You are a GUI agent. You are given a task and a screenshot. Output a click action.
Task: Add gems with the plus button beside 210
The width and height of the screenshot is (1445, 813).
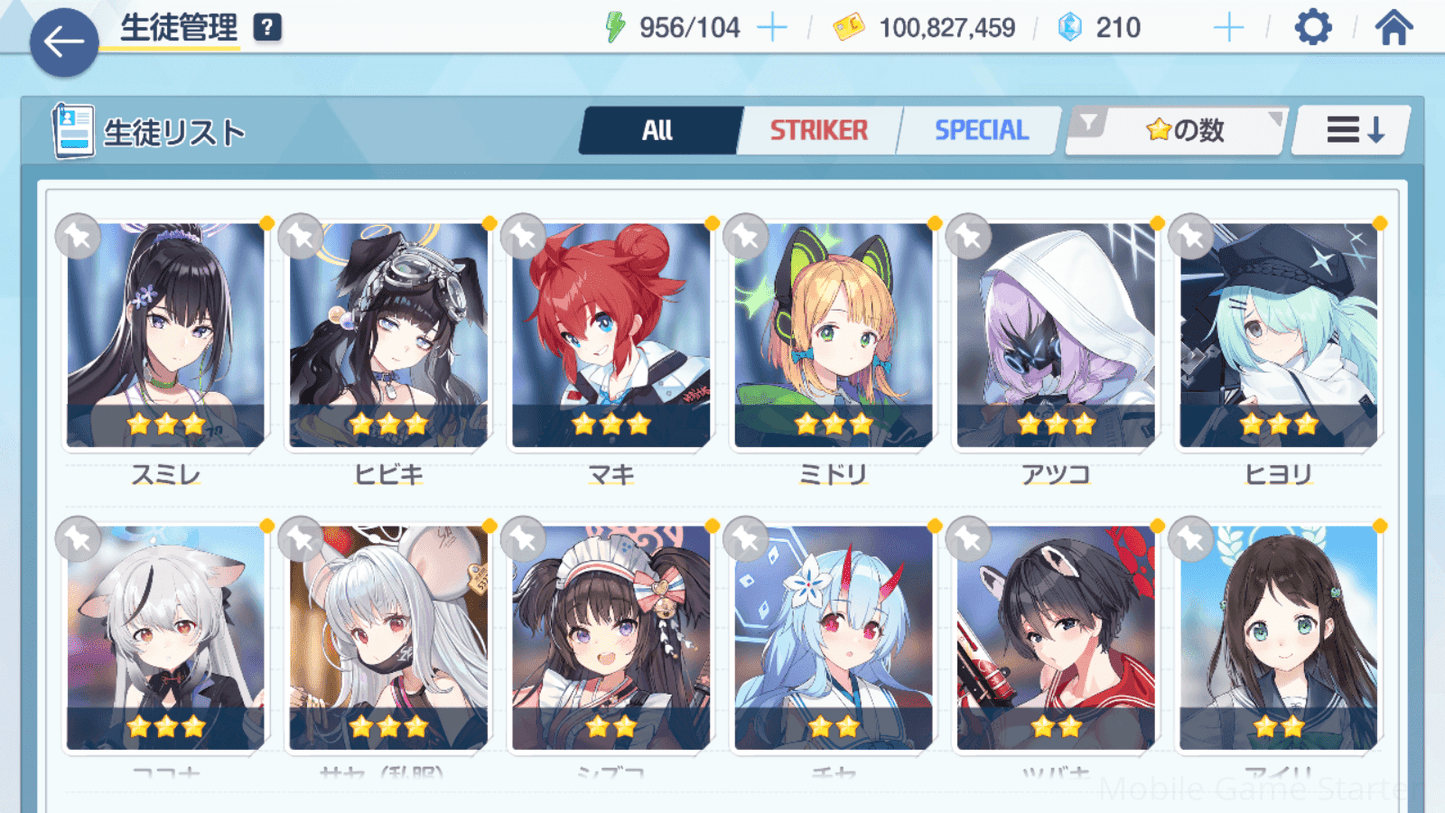pos(1228,28)
